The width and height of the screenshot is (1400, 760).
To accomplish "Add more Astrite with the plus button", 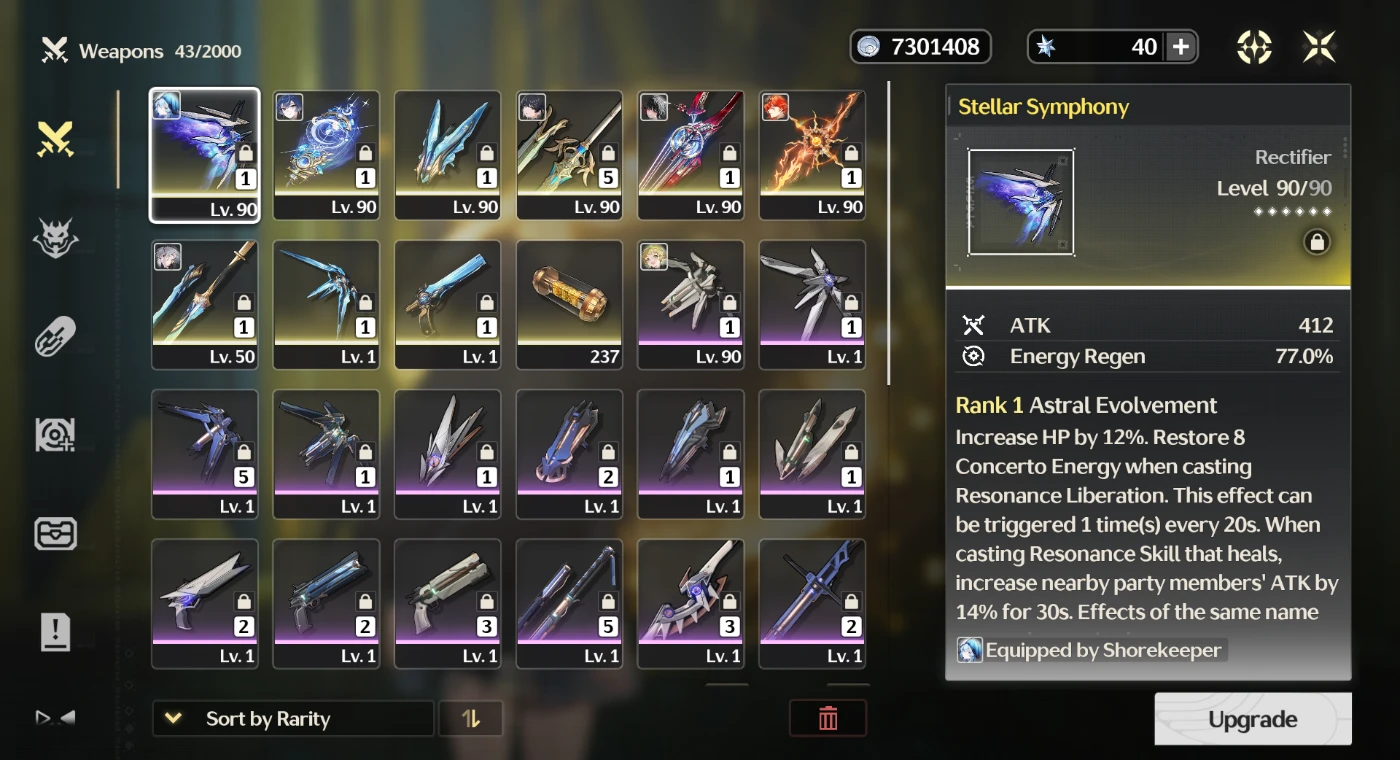I will click(x=1180, y=47).
